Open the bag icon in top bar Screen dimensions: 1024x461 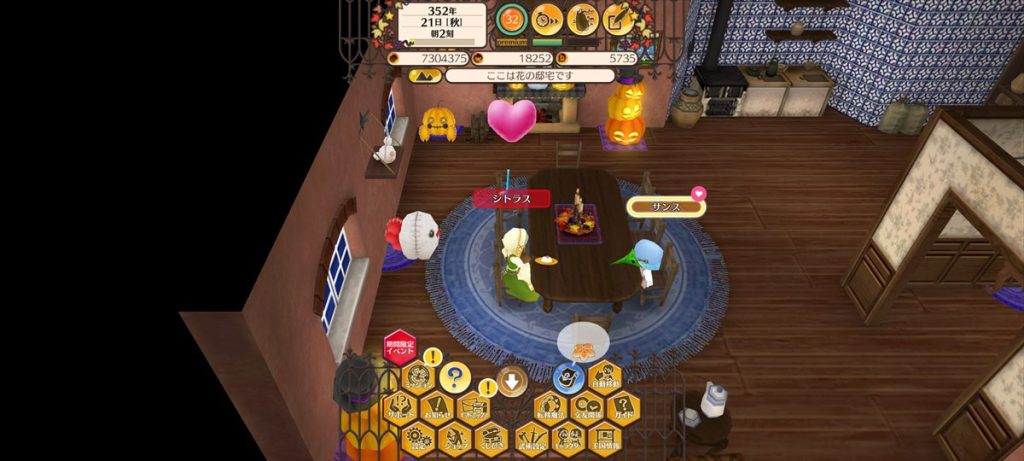coord(584,18)
